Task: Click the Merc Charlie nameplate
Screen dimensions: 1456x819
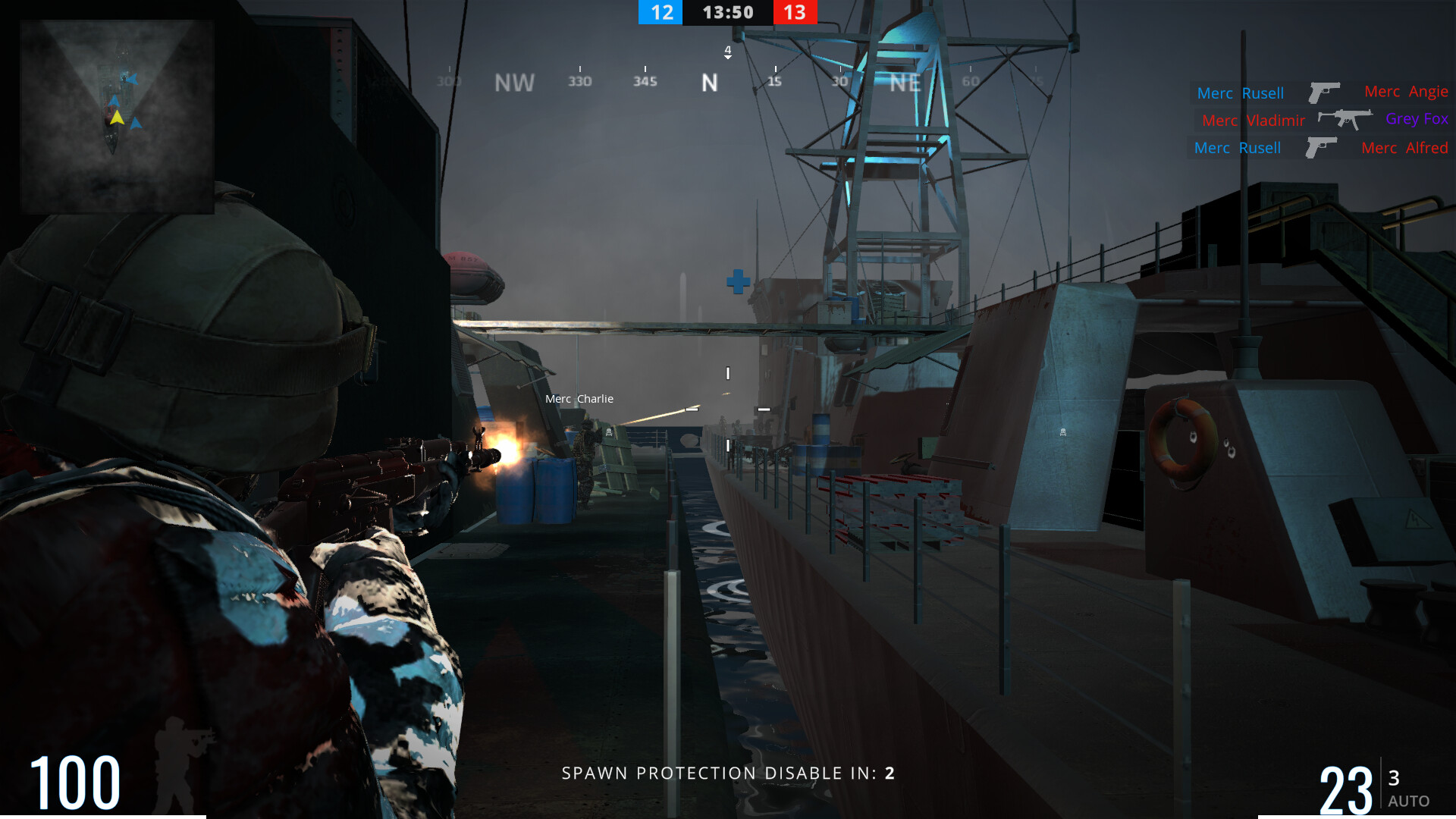Action: tap(579, 398)
